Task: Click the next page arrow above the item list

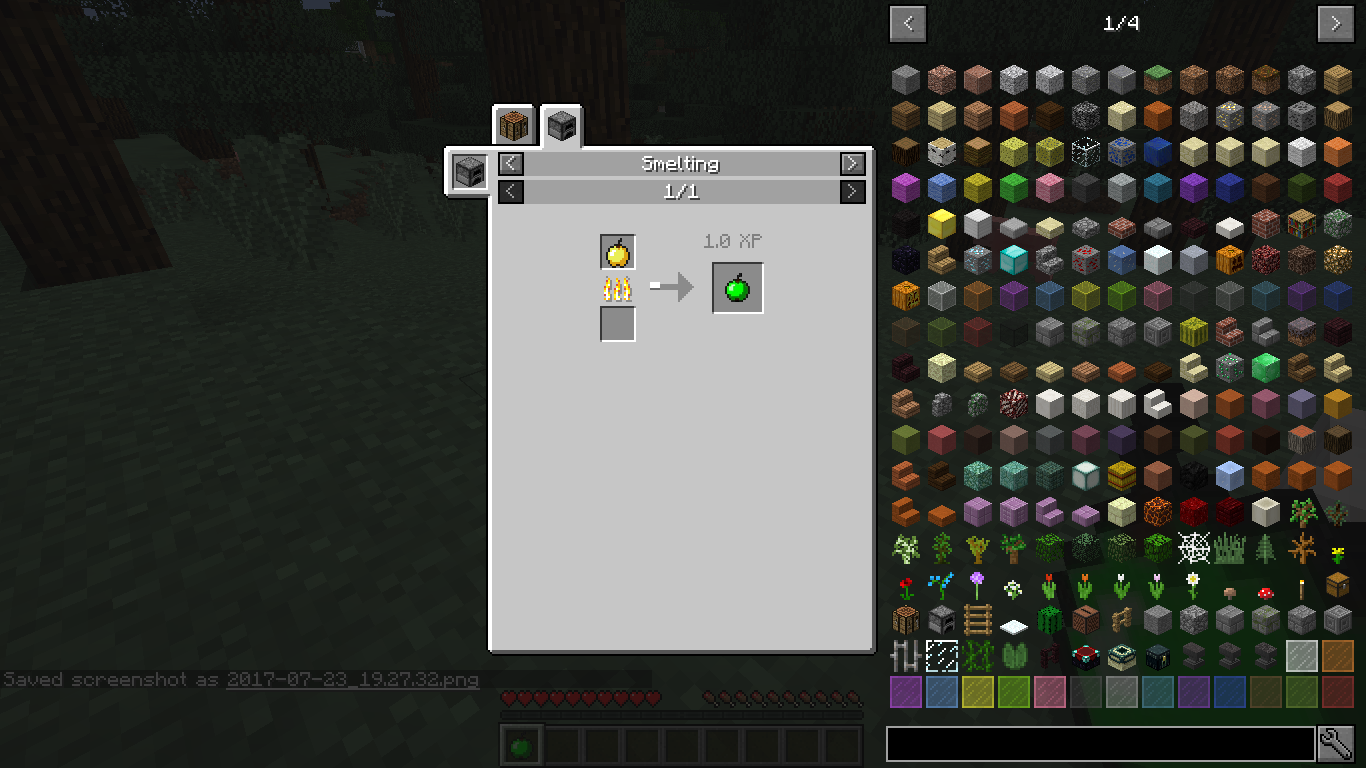Action: tap(1336, 23)
